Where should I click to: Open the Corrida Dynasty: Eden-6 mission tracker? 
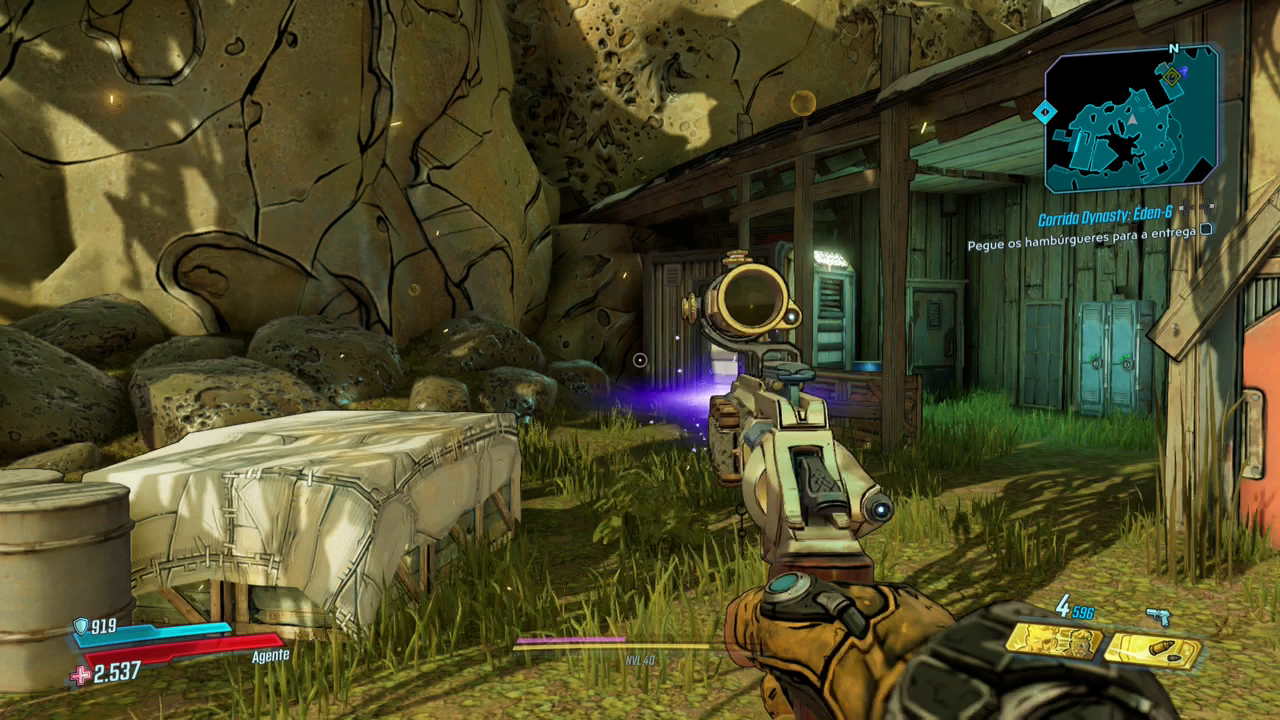(x=1104, y=217)
